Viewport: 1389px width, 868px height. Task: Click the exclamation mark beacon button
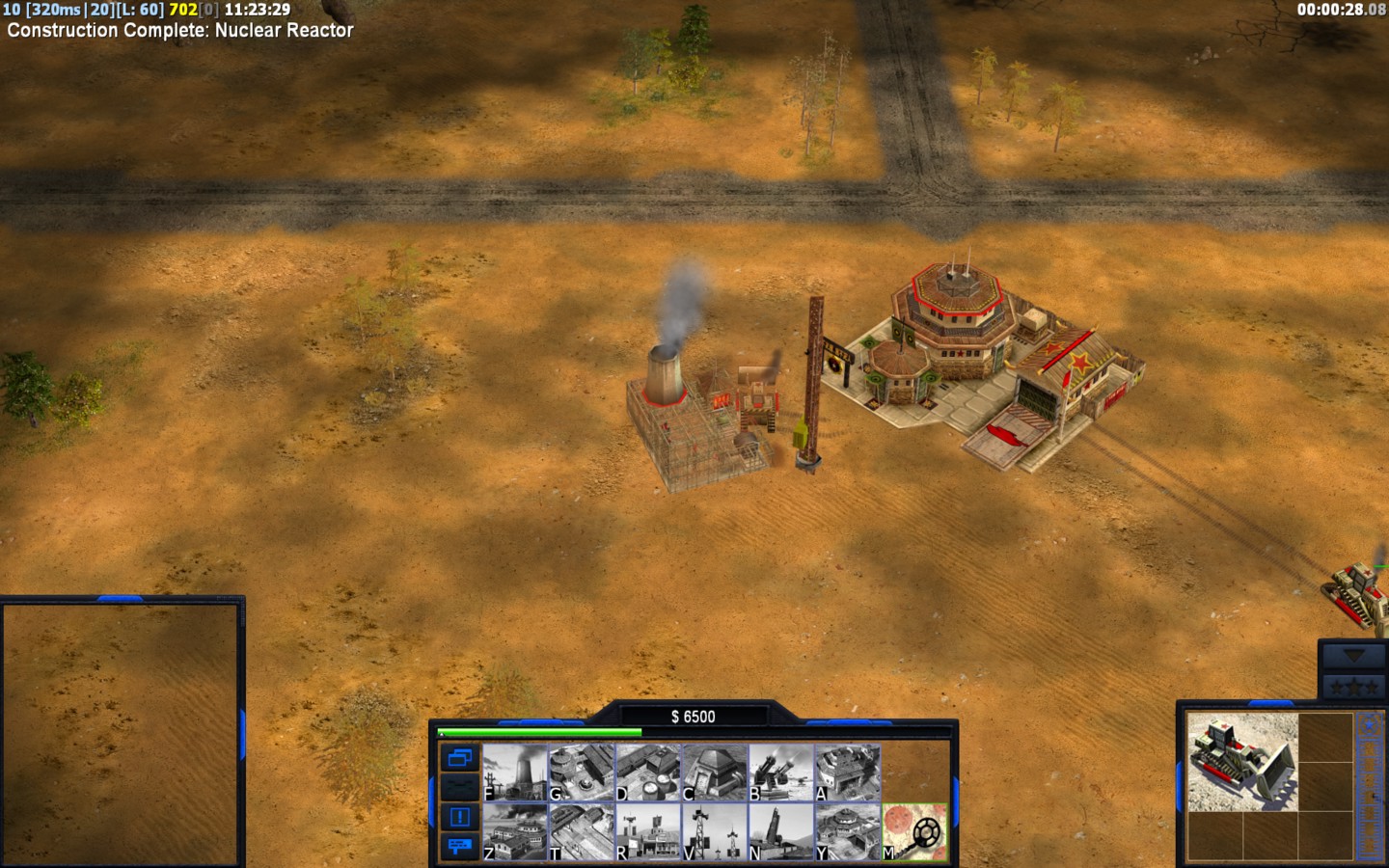tap(459, 817)
